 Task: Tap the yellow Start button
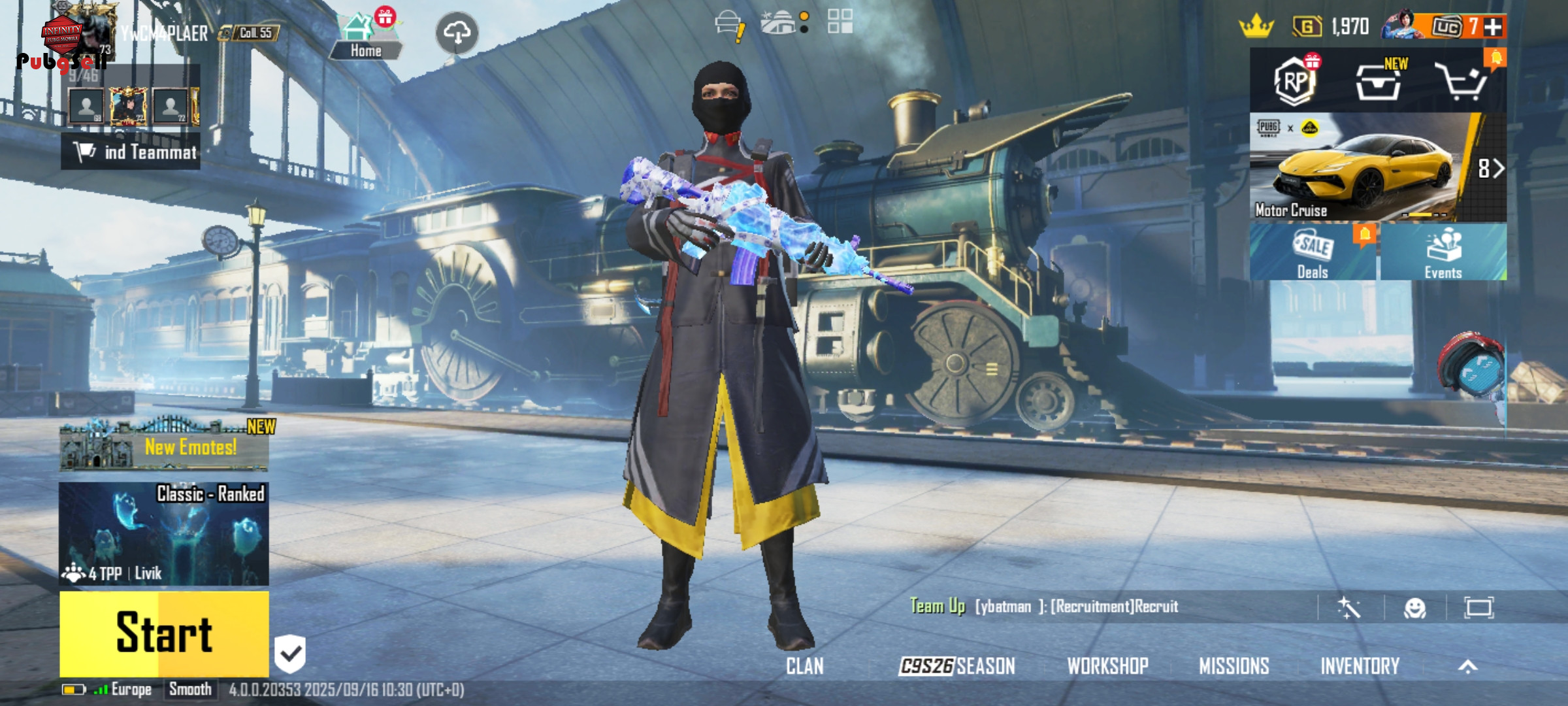(x=164, y=633)
